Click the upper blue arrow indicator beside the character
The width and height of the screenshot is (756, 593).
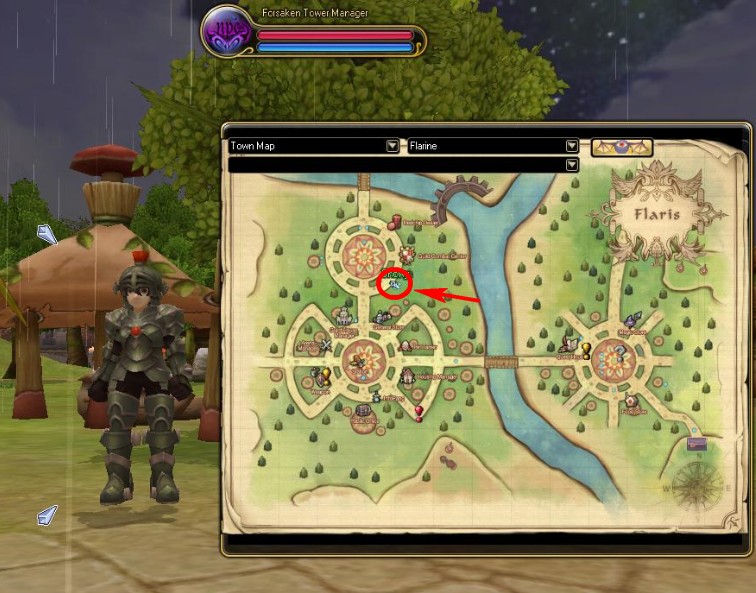47,235
